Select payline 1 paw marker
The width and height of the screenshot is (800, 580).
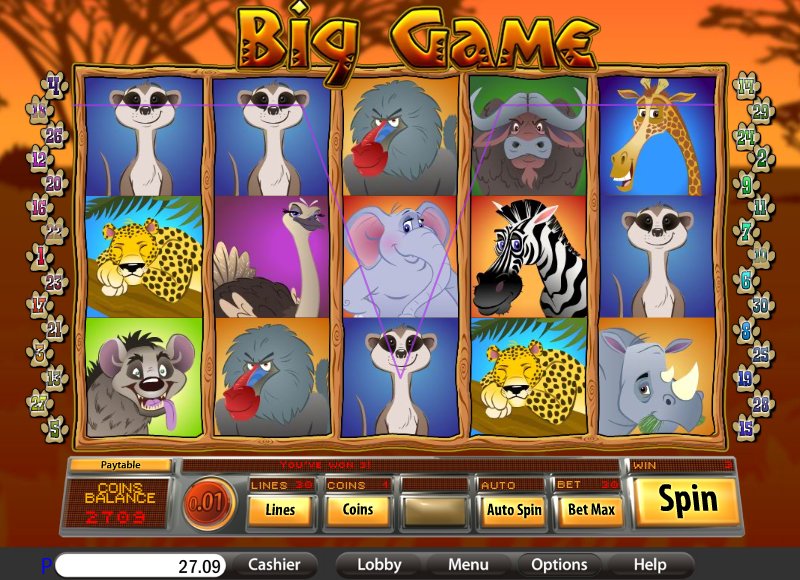click(42, 256)
